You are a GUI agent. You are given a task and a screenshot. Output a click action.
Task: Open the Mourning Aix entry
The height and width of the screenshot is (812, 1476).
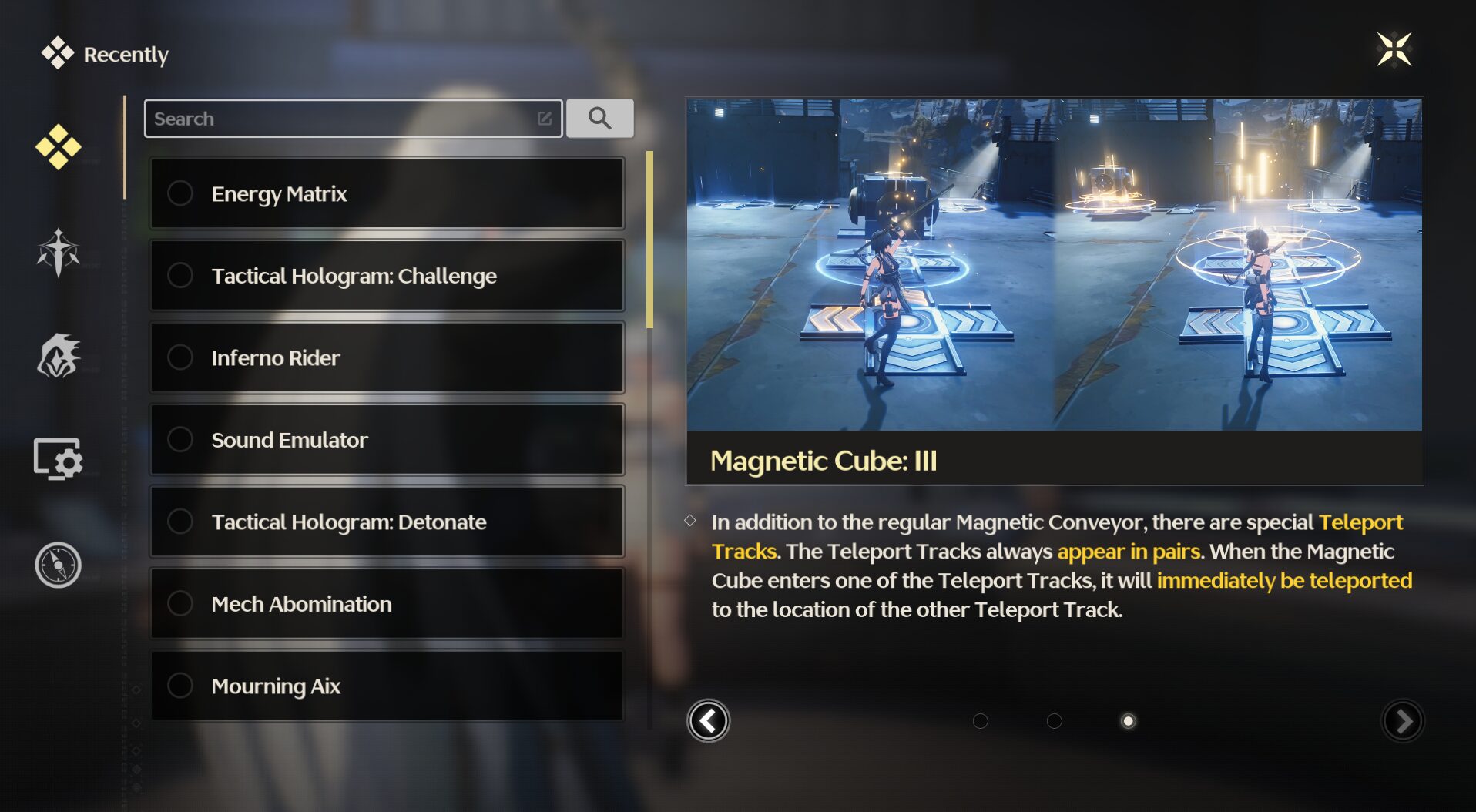(387, 686)
